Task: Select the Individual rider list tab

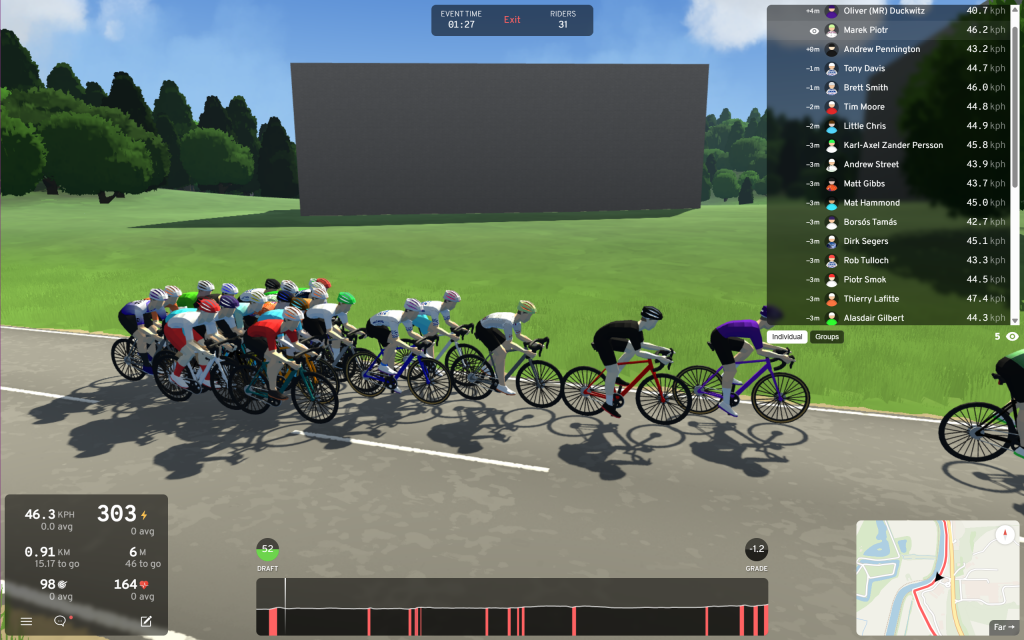Action: [x=788, y=337]
